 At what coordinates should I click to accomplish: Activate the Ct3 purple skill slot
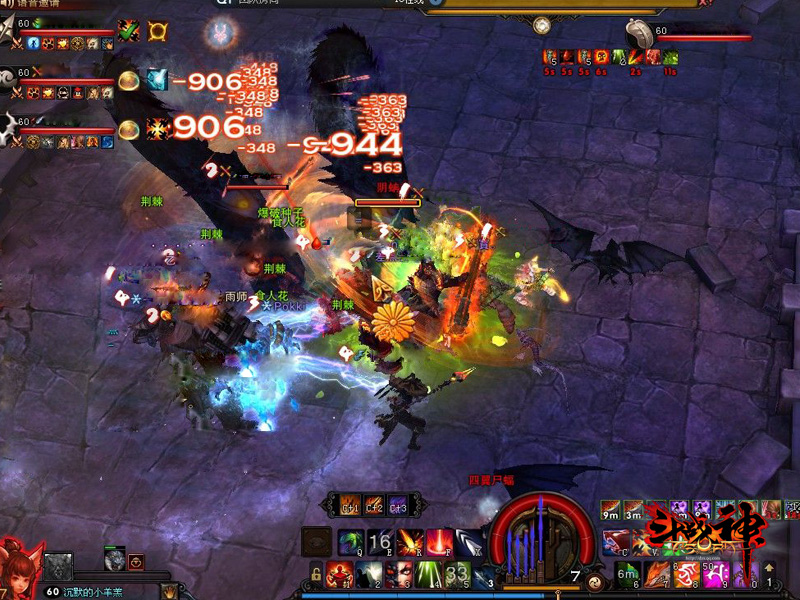397,504
